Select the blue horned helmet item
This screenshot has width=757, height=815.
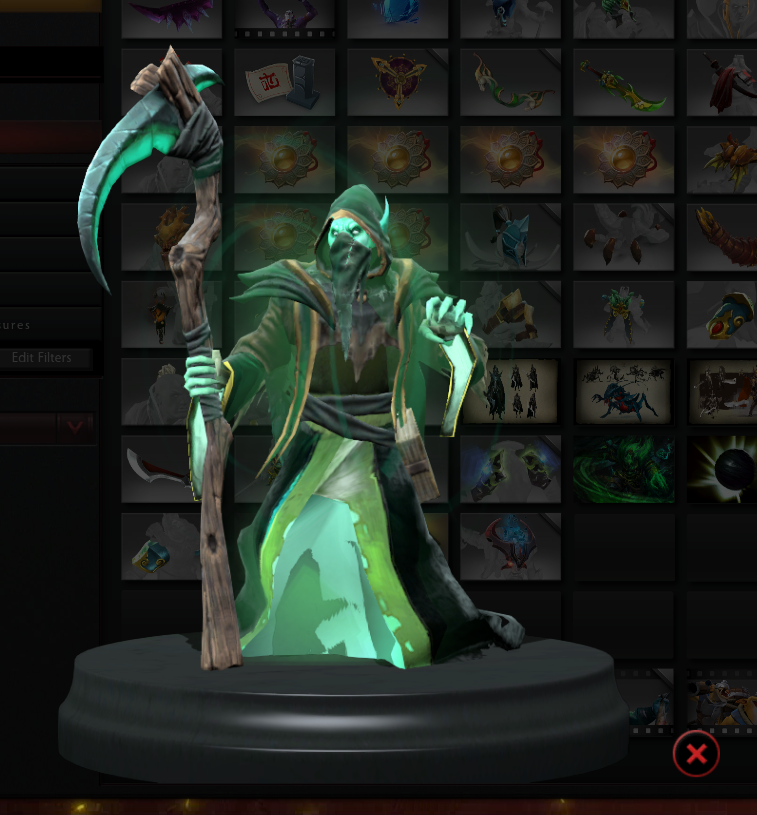(510, 237)
